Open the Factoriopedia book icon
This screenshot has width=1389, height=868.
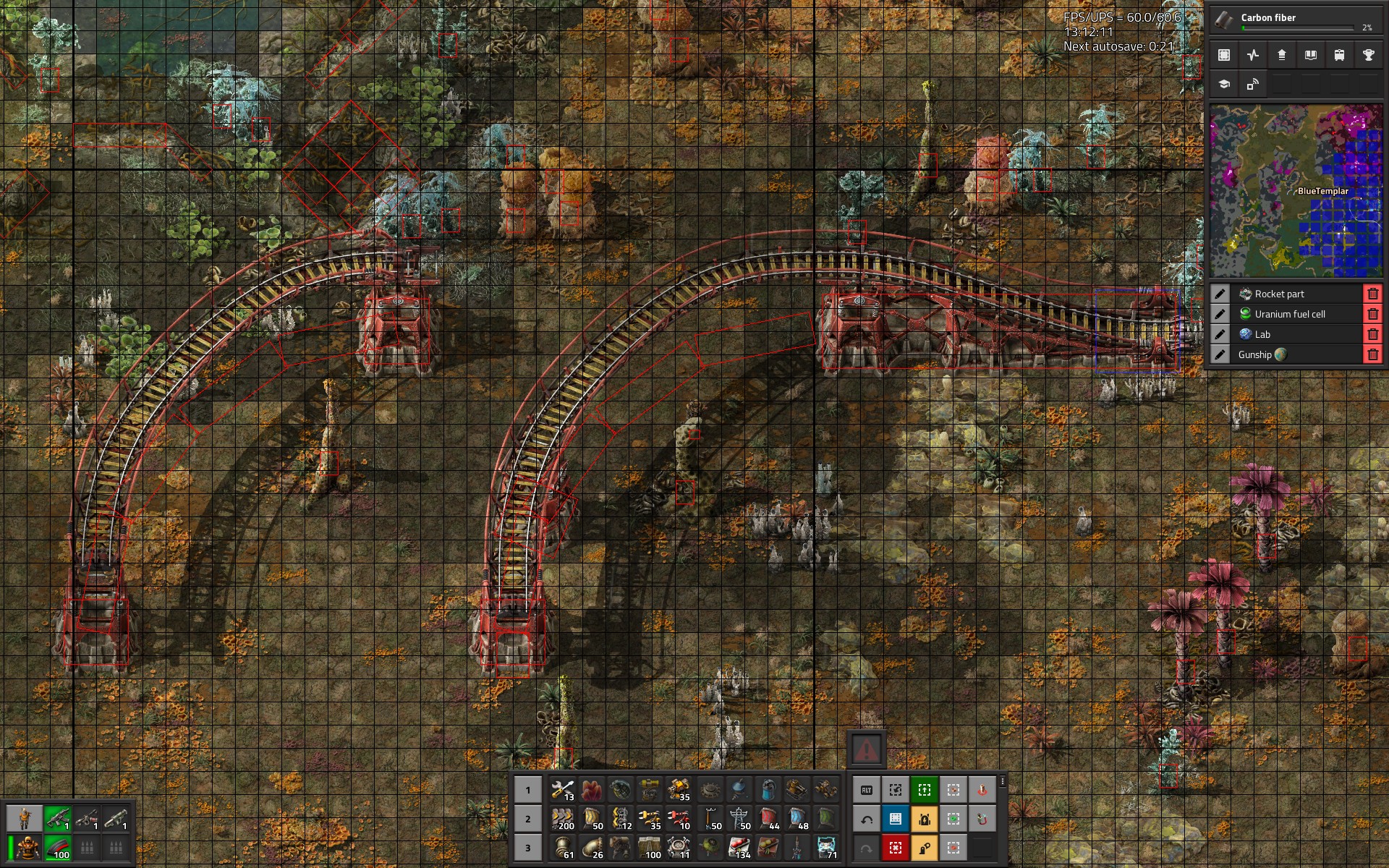tap(1309, 55)
